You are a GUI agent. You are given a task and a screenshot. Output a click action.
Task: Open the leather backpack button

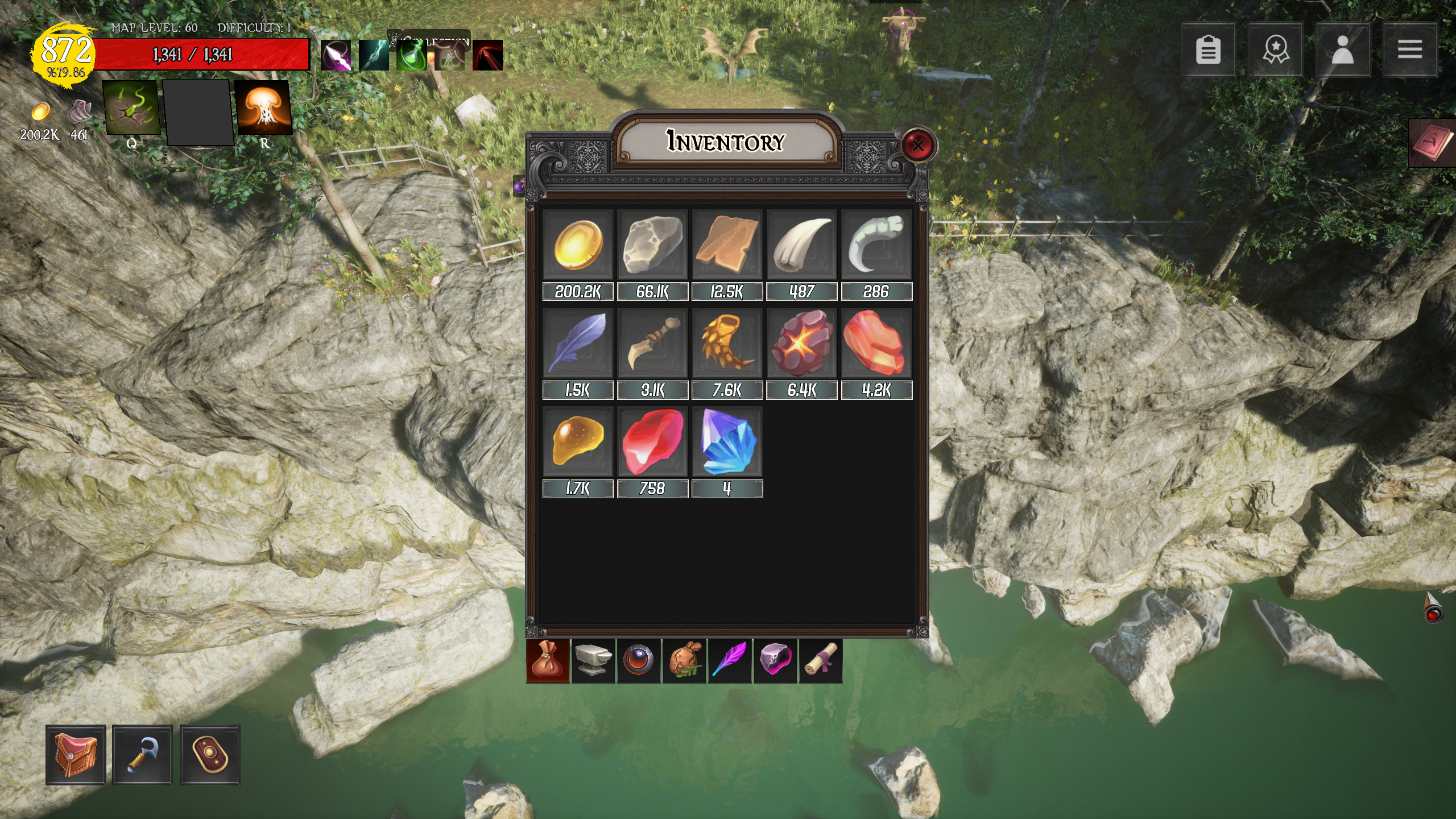[x=76, y=755]
